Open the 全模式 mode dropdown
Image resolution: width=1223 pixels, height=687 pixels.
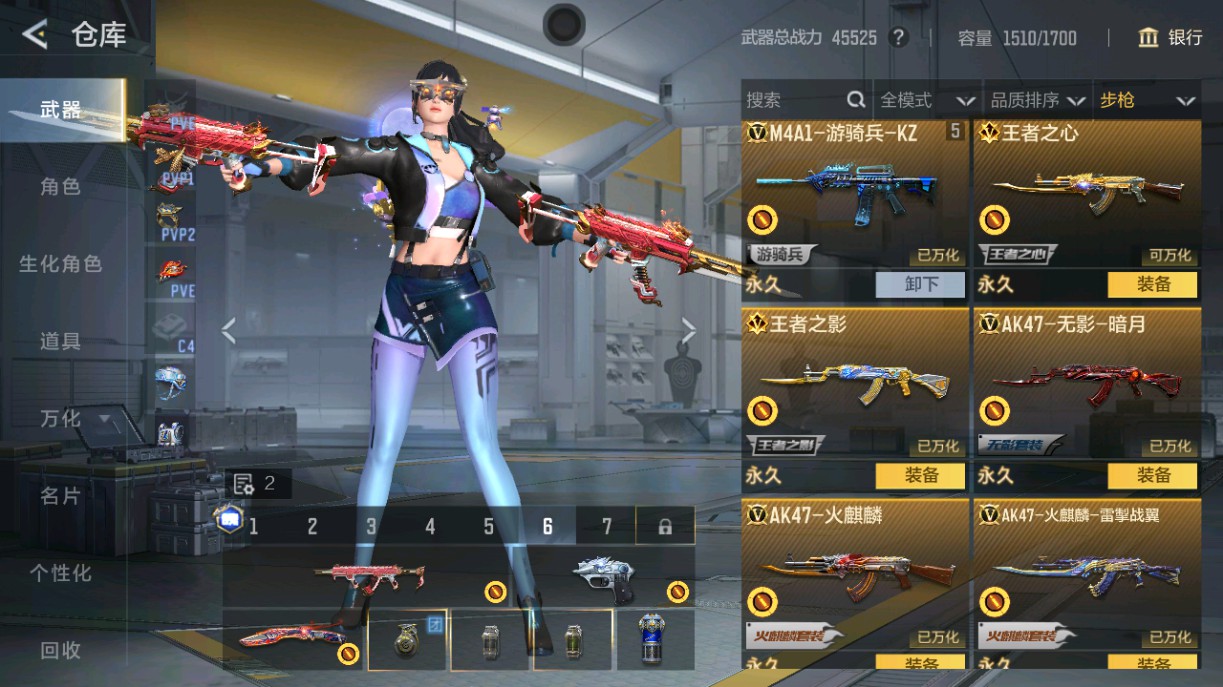926,100
